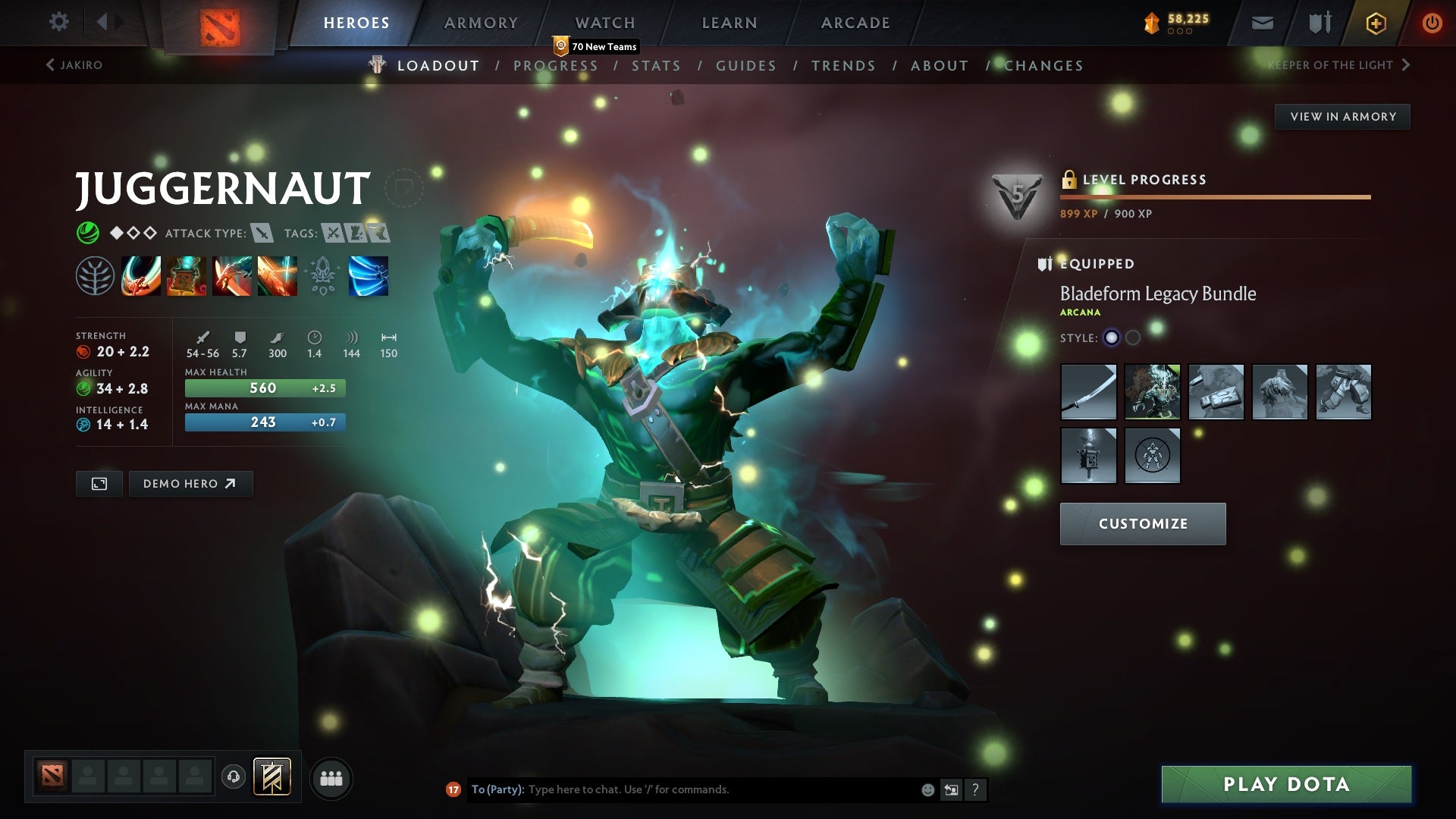
Task: Open the Dota Plus hexagon icon
Action: click(1375, 23)
